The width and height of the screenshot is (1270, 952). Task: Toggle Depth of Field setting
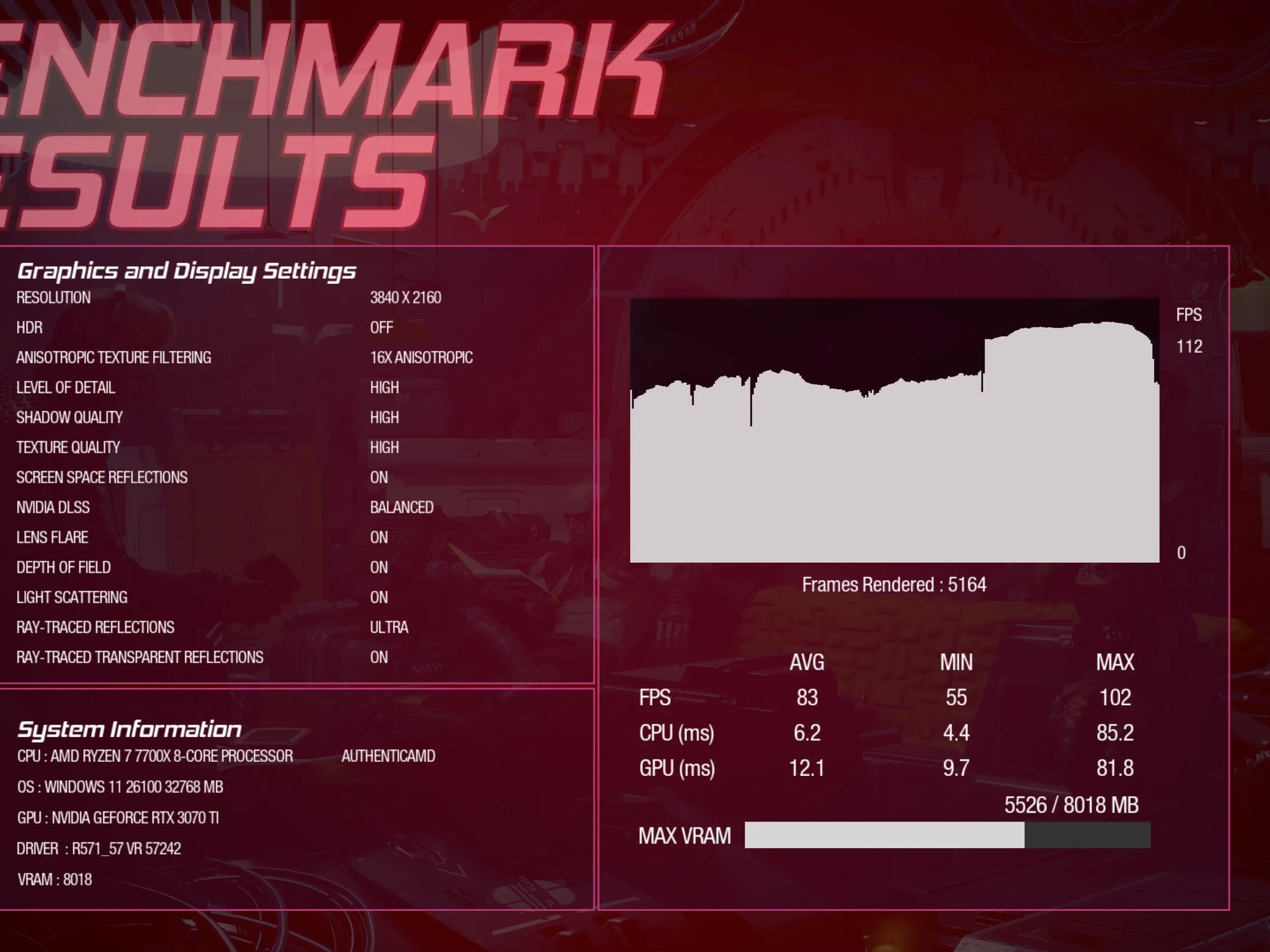tap(379, 567)
